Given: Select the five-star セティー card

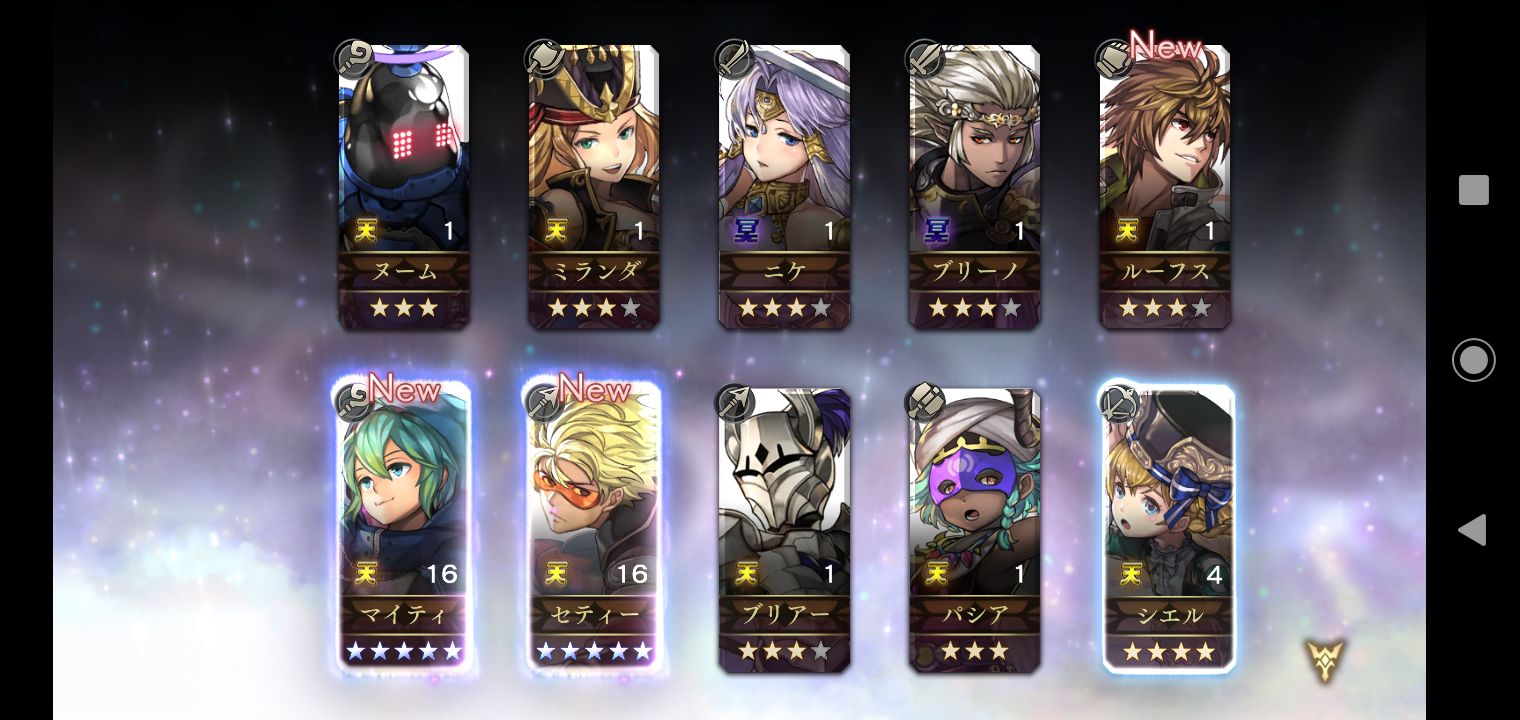Looking at the screenshot, I should pyautogui.click(x=594, y=526).
